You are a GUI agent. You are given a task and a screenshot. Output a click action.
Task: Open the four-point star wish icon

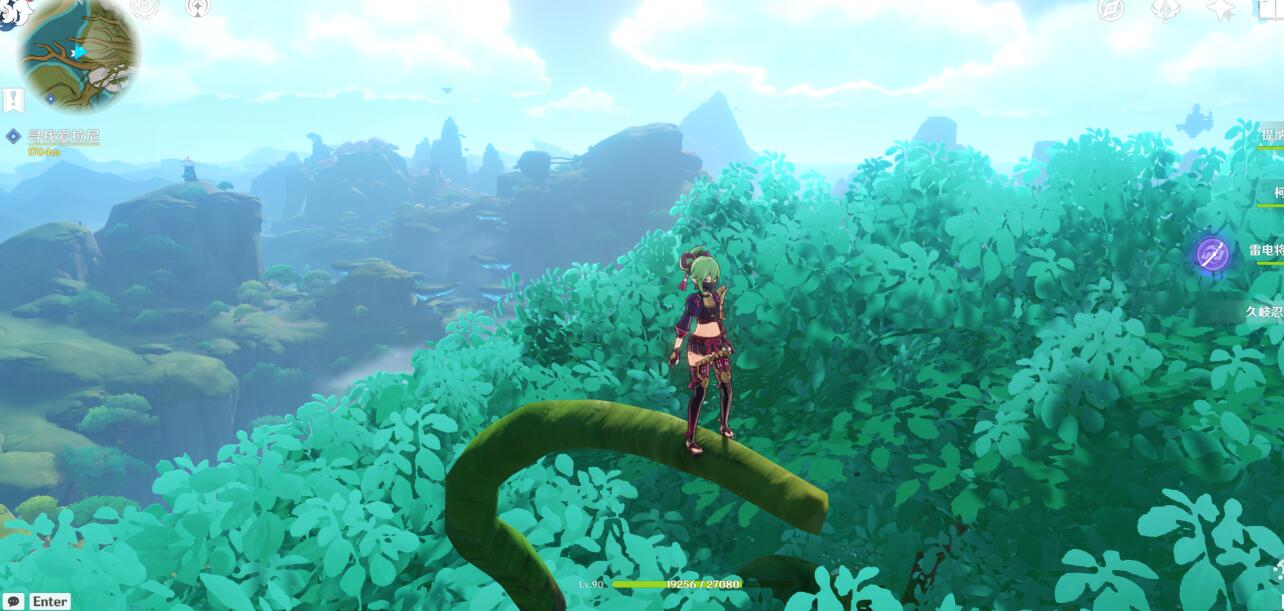[x=1221, y=10]
